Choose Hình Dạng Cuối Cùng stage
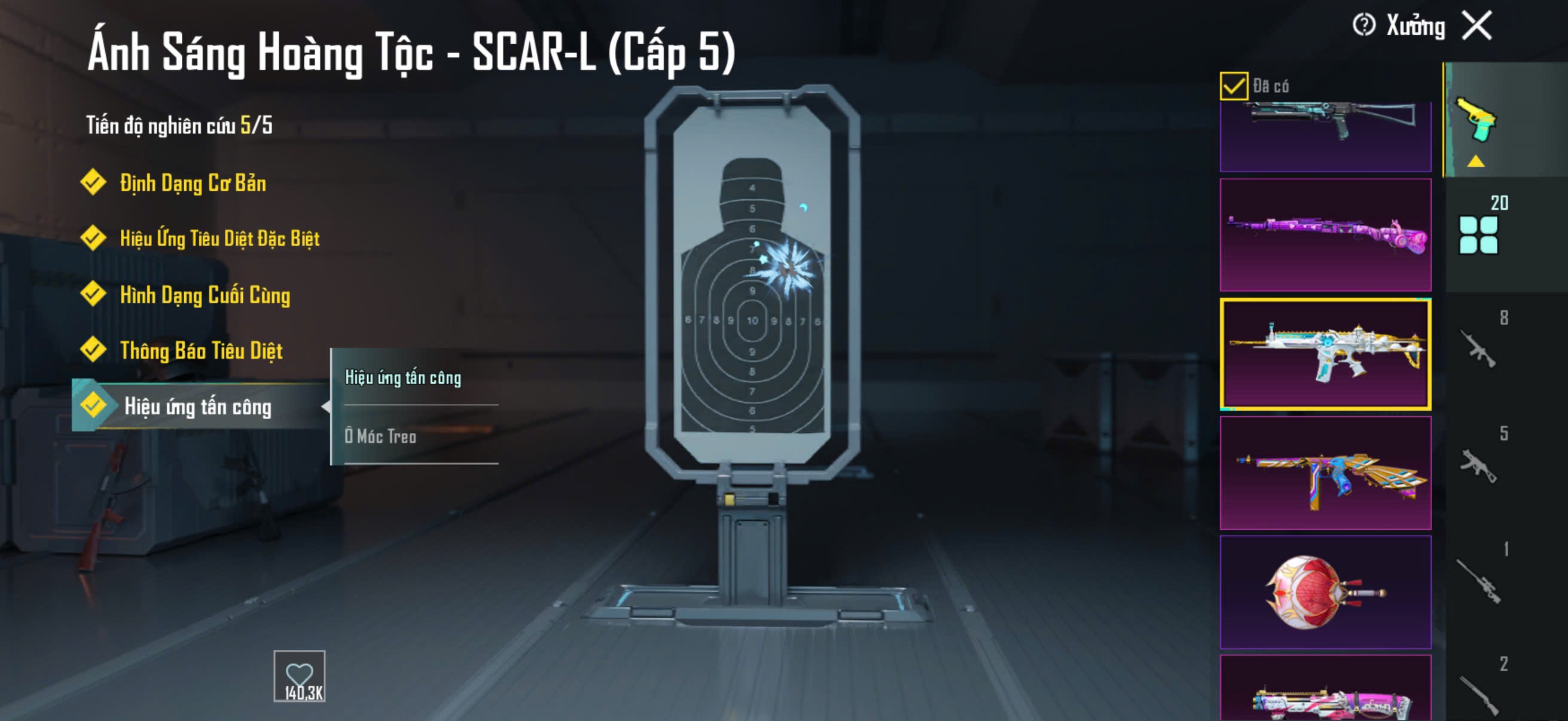 coord(205,295)
